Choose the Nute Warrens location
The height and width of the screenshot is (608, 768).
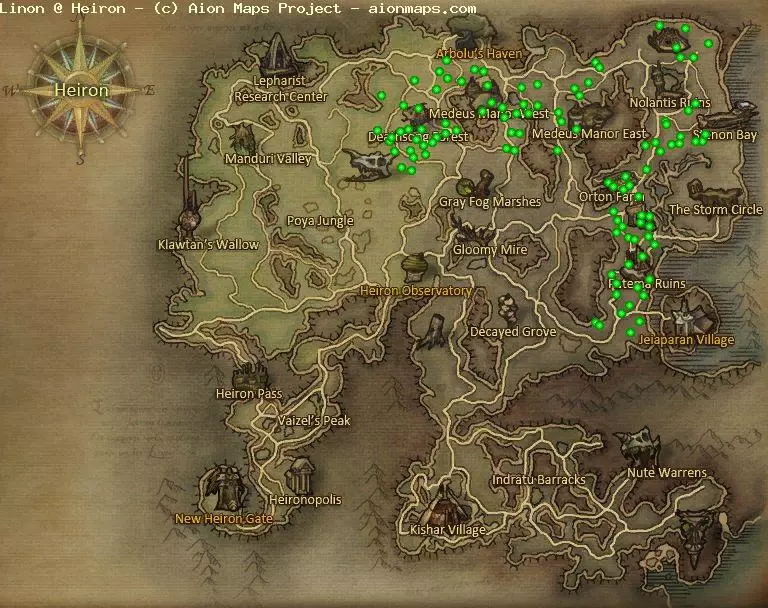click(x=667, y=472)
